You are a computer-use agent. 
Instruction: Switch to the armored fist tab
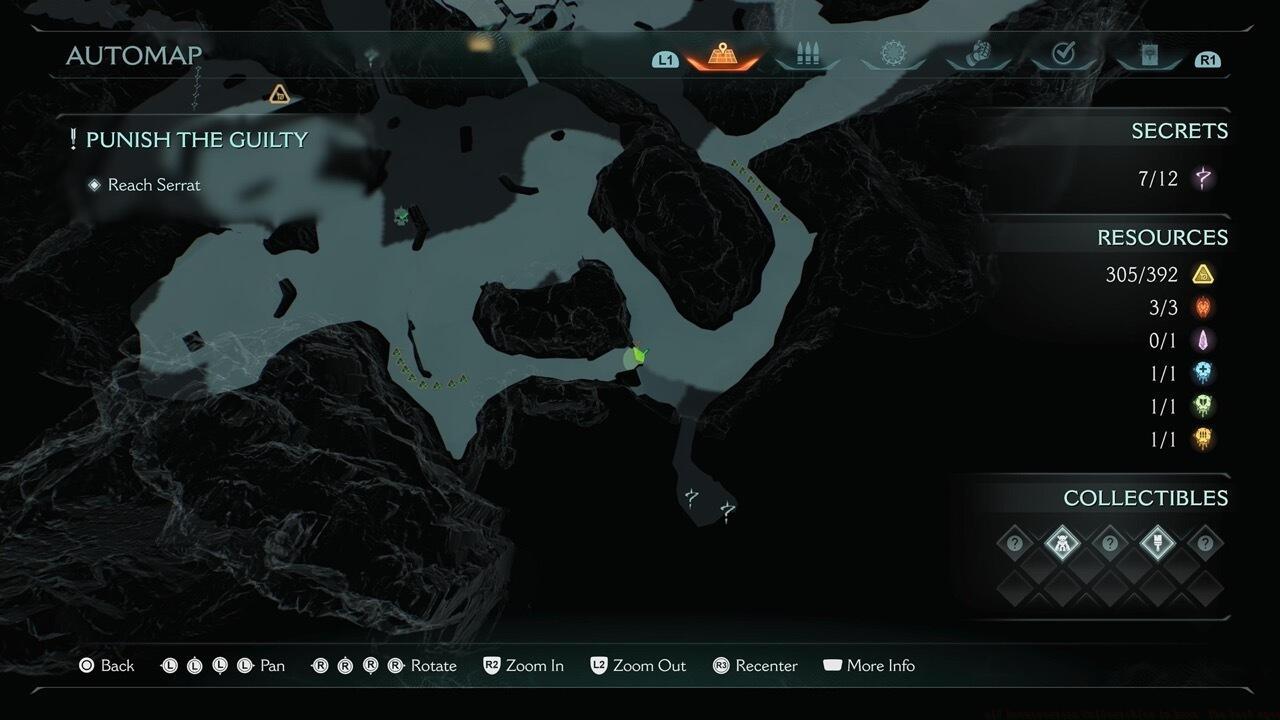click(979, 56)
